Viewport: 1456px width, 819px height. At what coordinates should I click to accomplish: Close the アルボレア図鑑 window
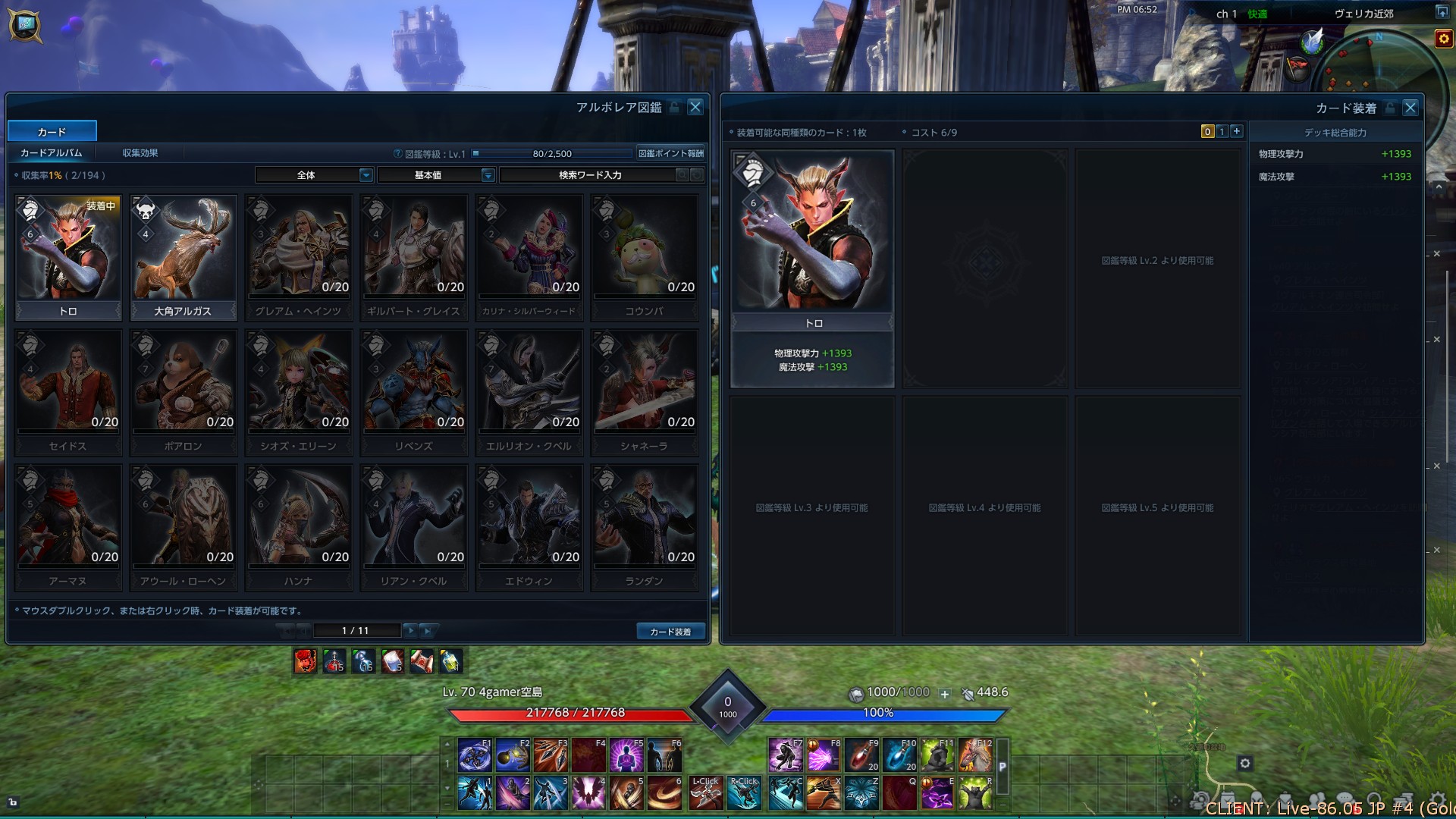tap(695, 107)
